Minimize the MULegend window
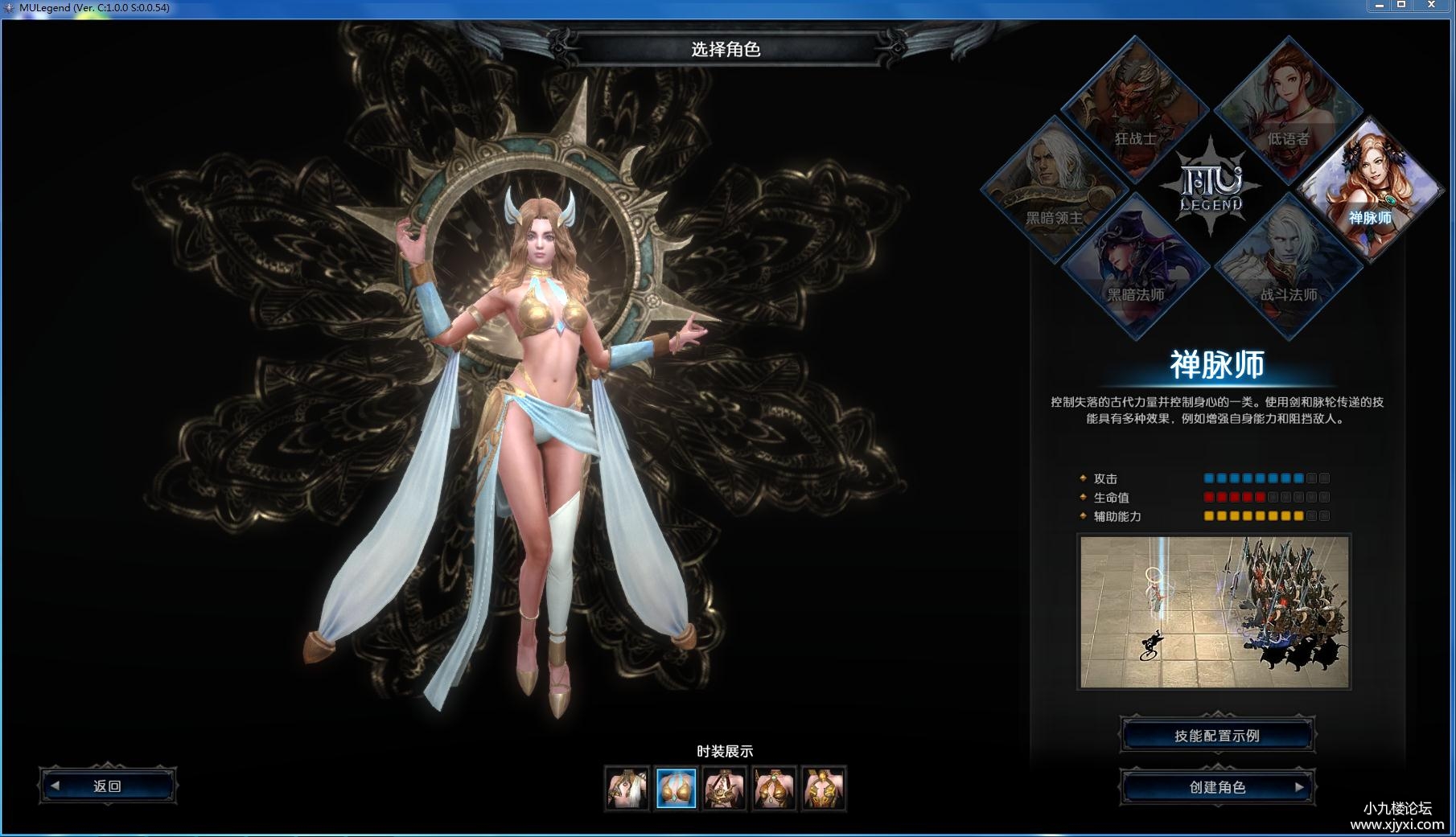1456x837 pixels. (x=1379, y=6)
